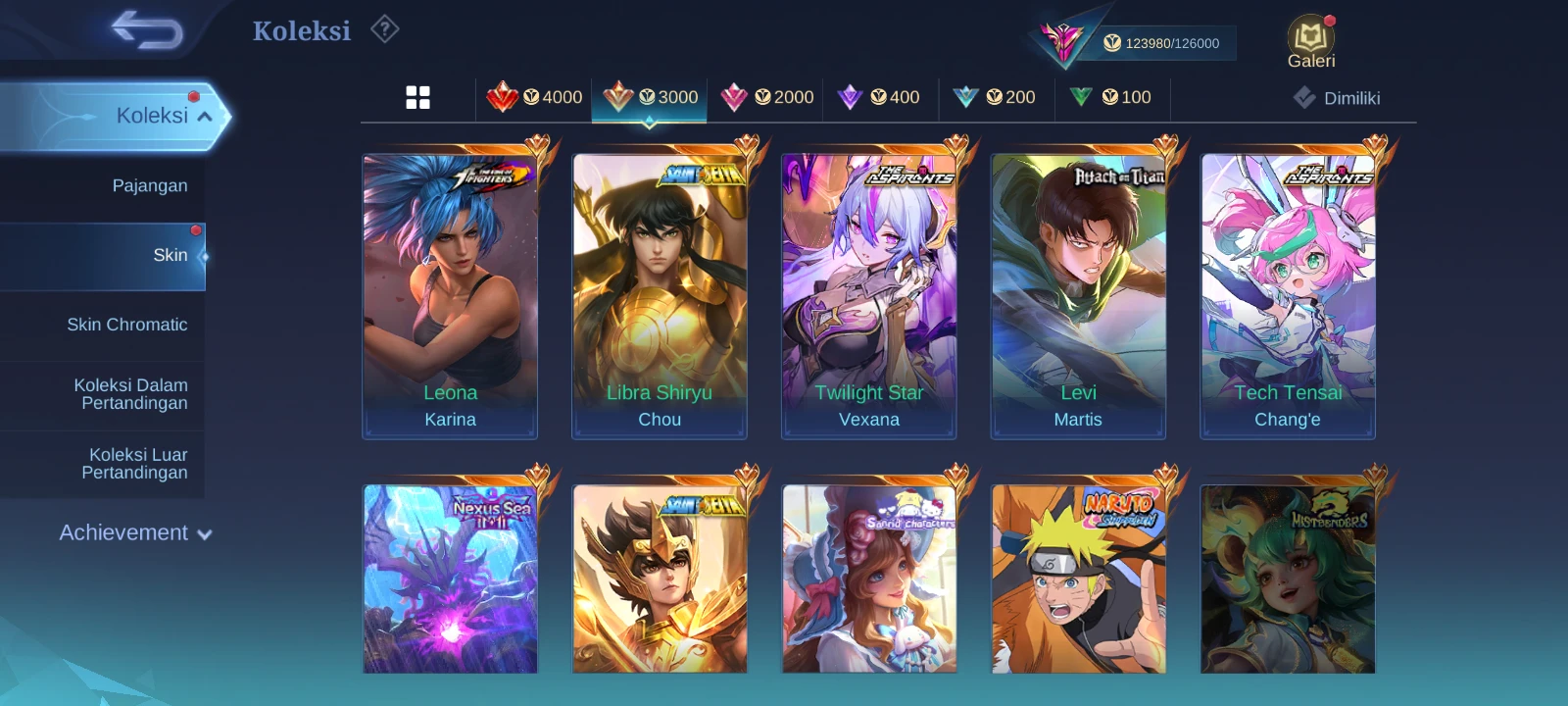1568x706 pixels.
Task: Open the Twilight Star Vexana skin card
Action: point(869,296)
